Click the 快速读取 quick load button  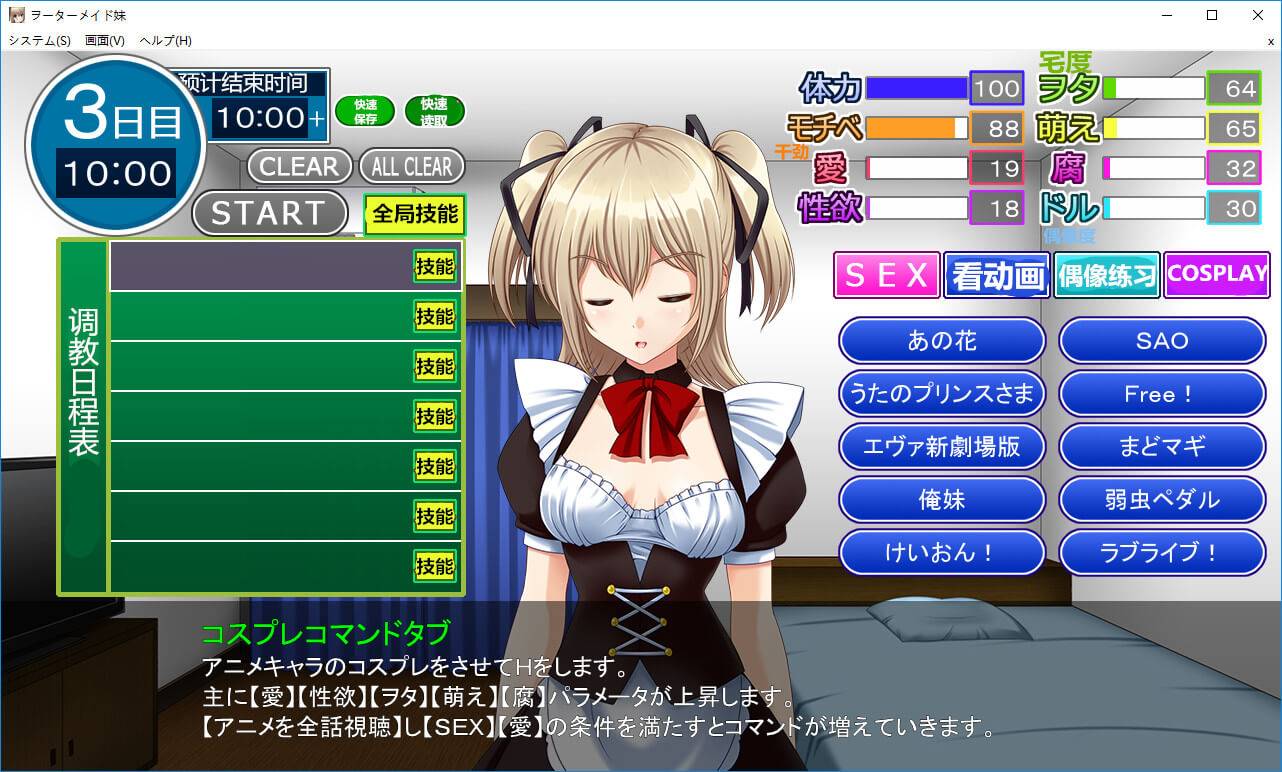click(x=434, y=111)
